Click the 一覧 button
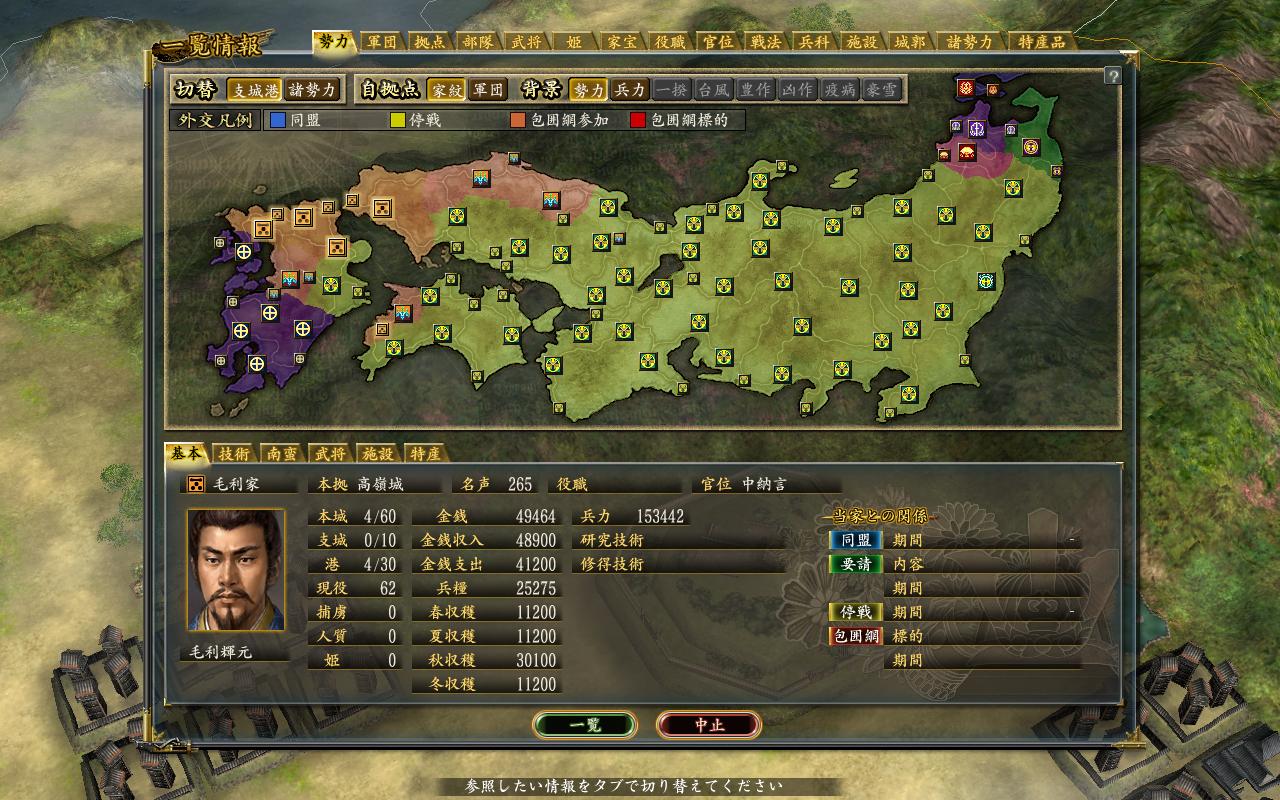This screenshot has height=800, width=1280. 585,725
